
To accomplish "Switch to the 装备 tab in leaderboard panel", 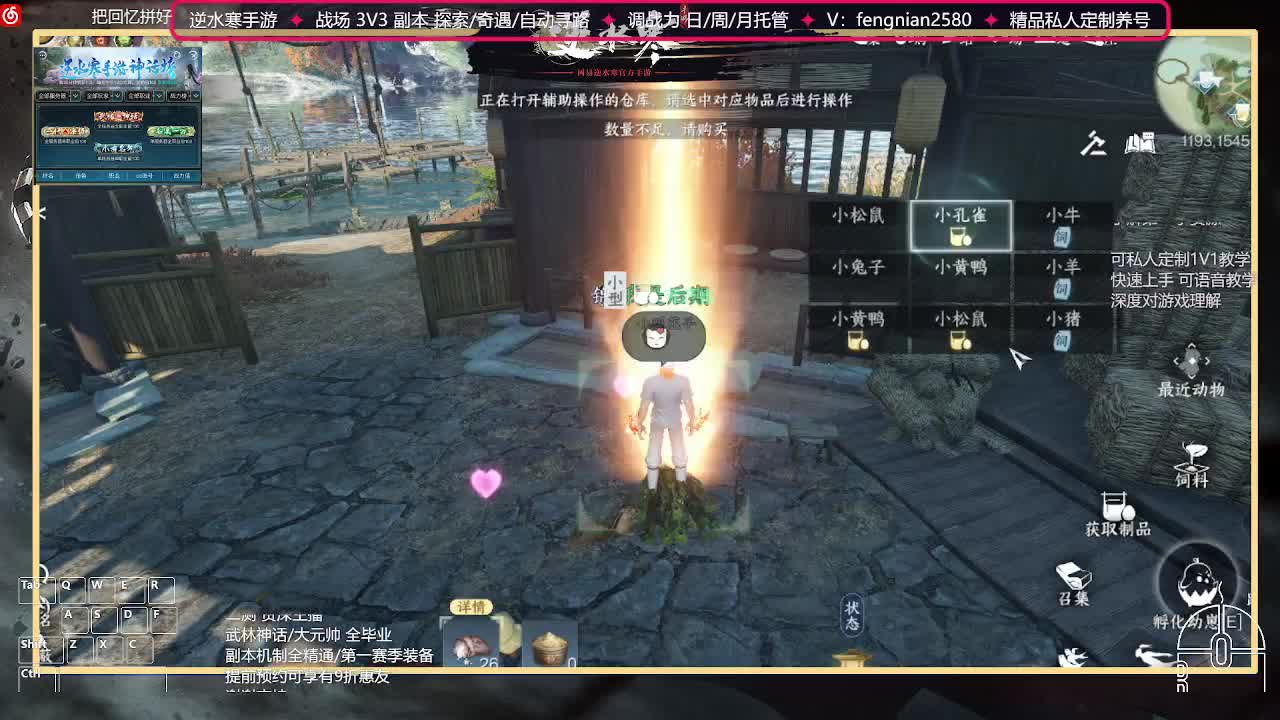I will click(x=83, y=176).
